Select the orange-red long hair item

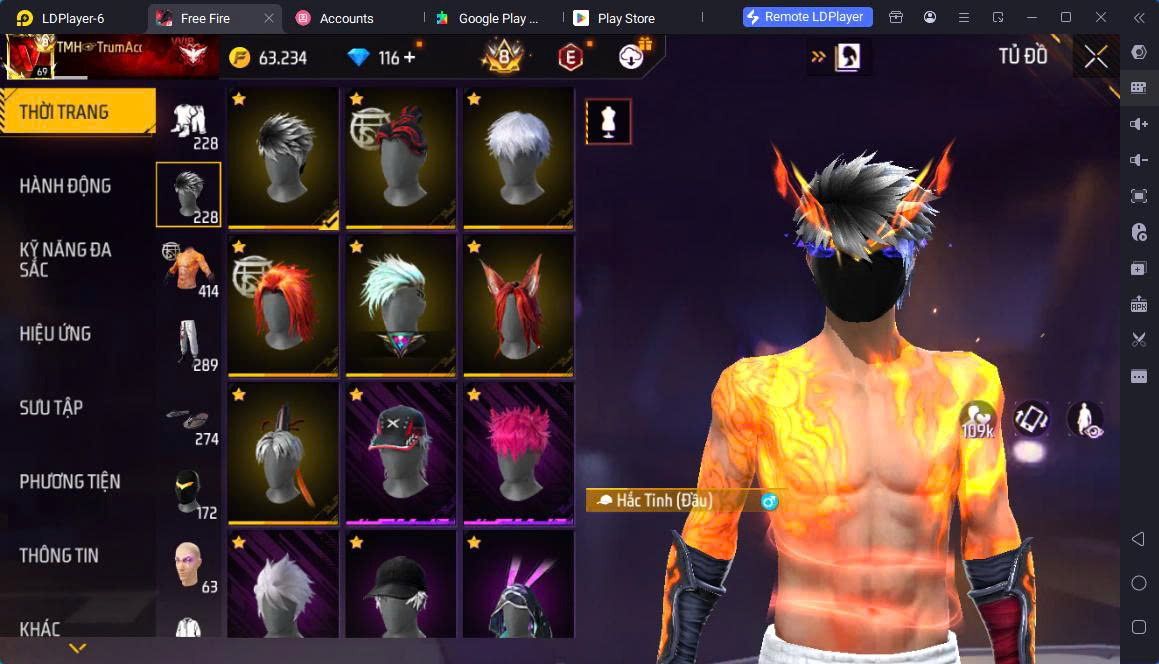click(283, 305)
